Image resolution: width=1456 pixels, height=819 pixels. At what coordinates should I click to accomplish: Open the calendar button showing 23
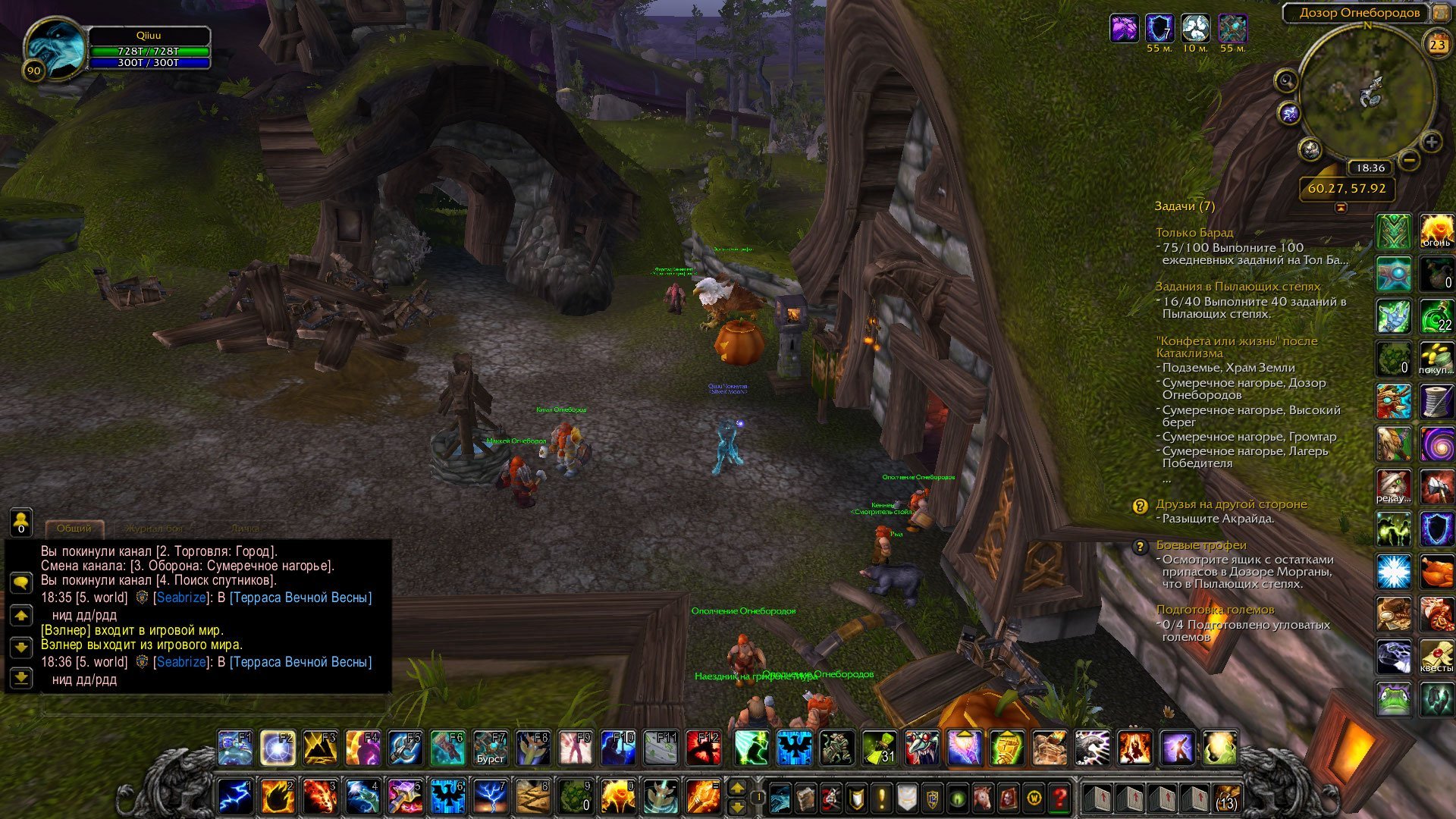(x=1437, y=45)
